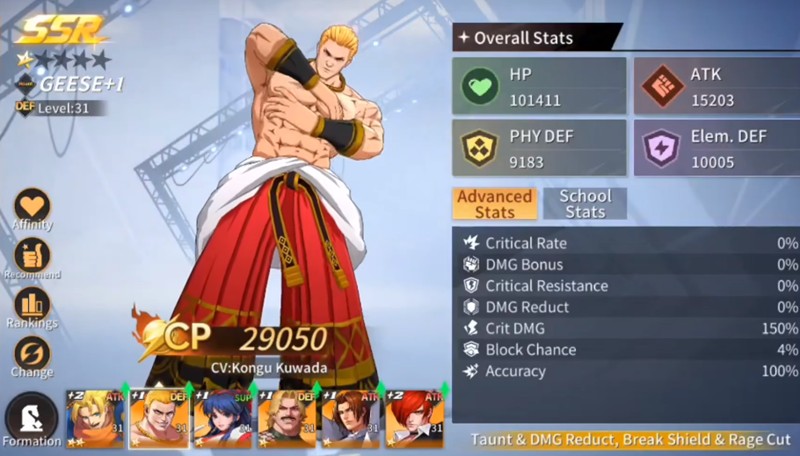800x456 pixels.
Task: Switch to the Advanced Stats tab
Action: tap(494, 203)
